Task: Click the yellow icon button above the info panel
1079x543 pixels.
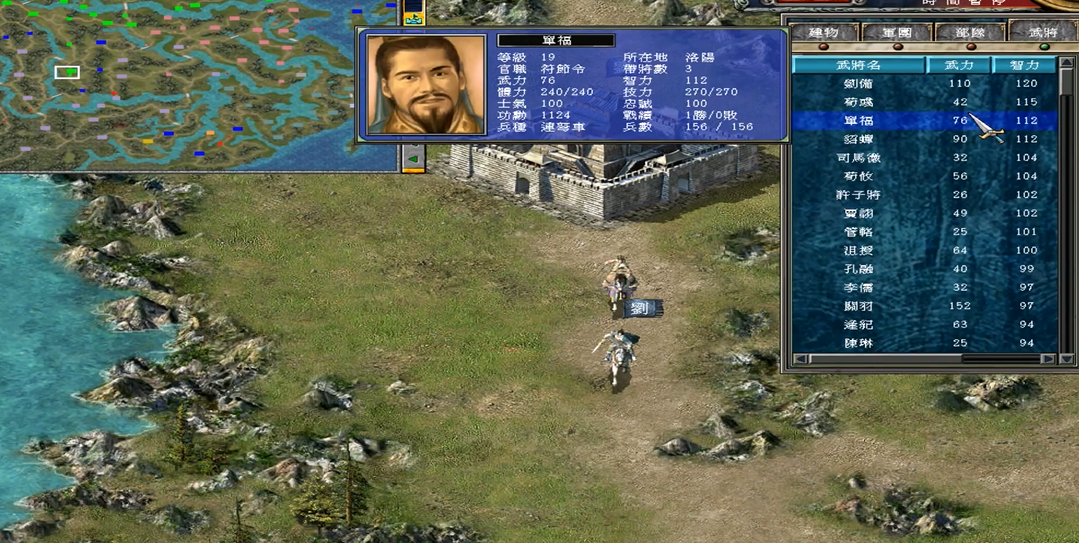Action: point(413,13)
